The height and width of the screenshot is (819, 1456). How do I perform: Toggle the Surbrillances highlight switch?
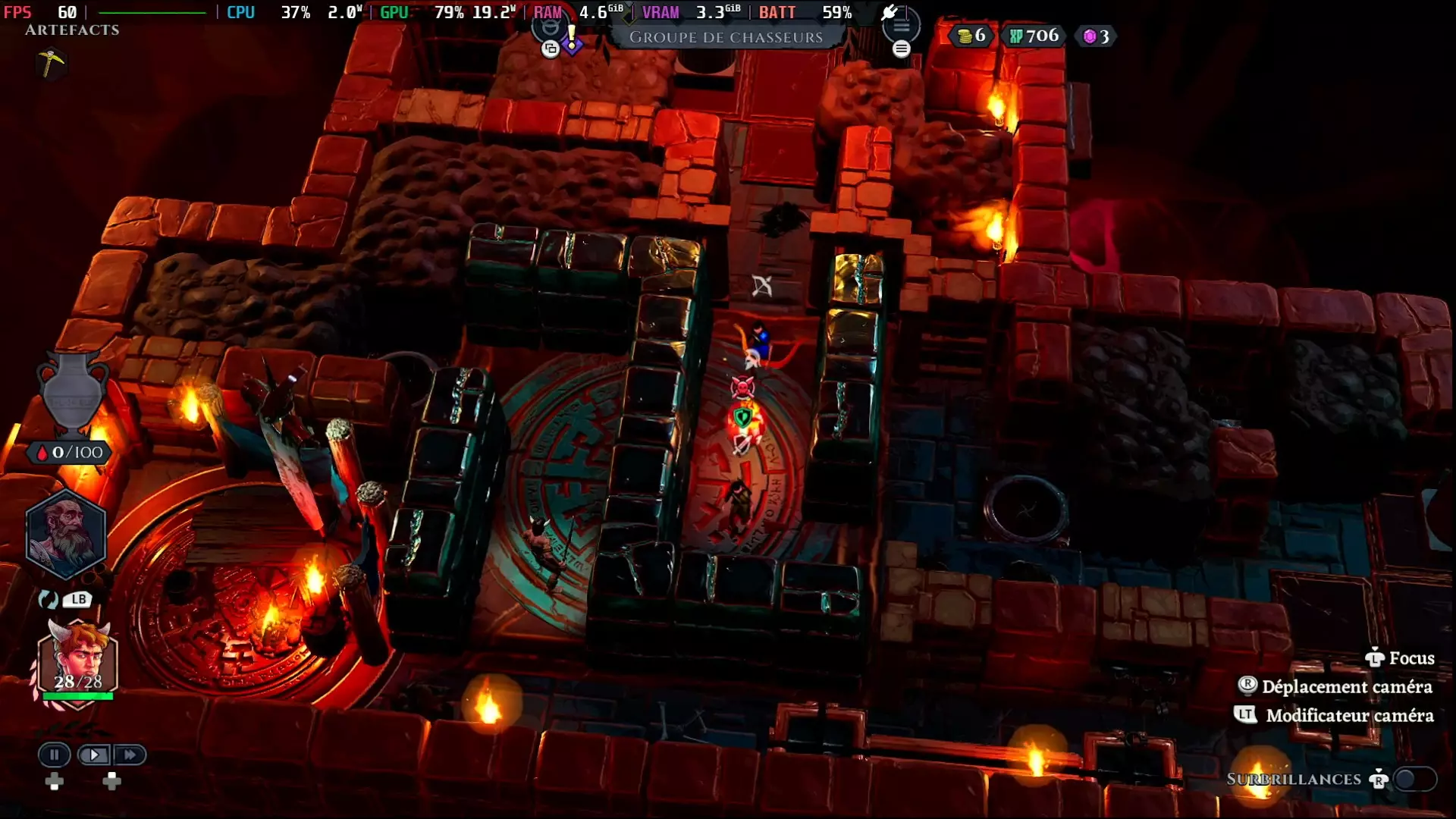(1415, 779)
